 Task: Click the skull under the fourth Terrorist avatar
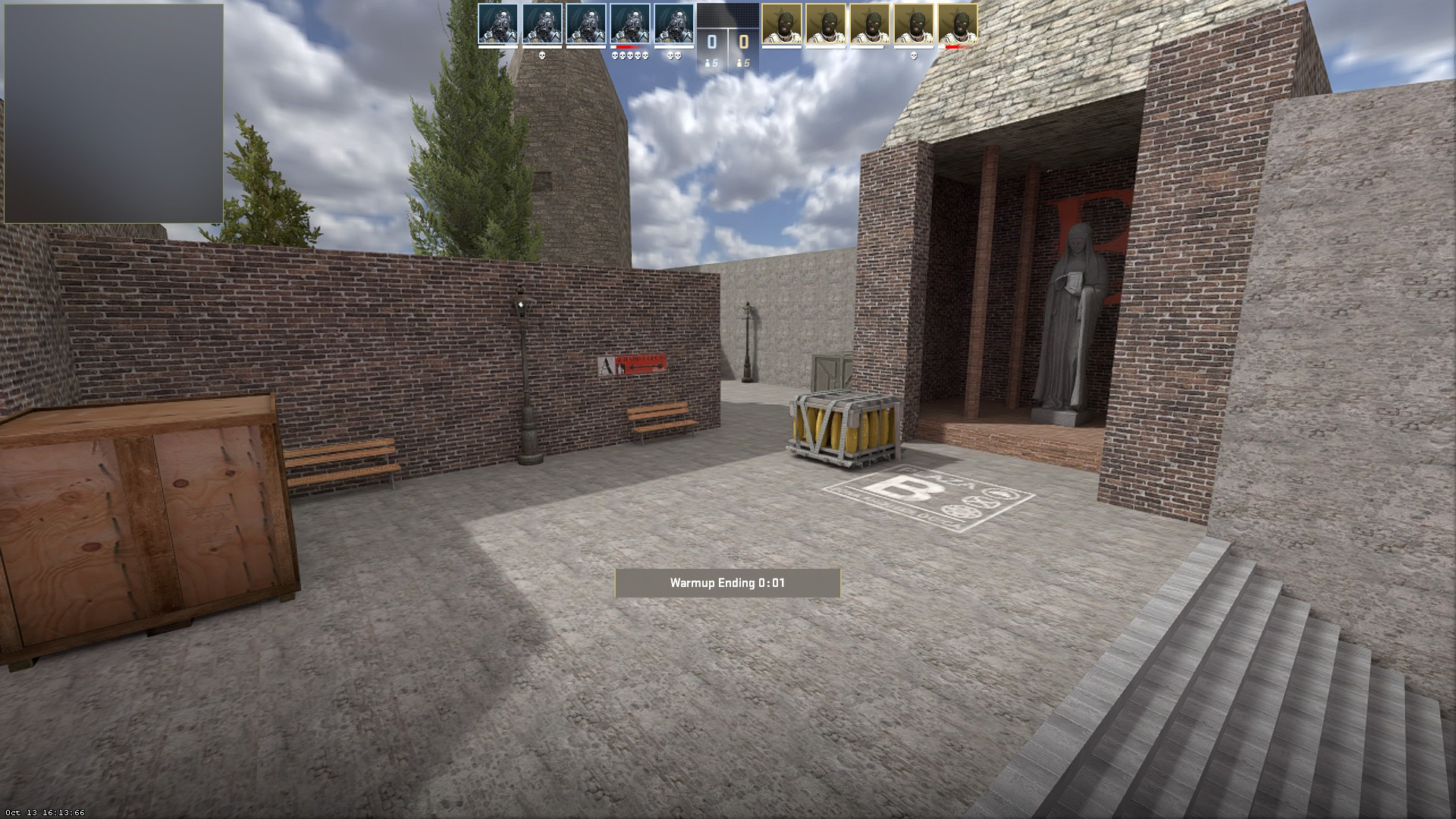[x=915, y=55]
